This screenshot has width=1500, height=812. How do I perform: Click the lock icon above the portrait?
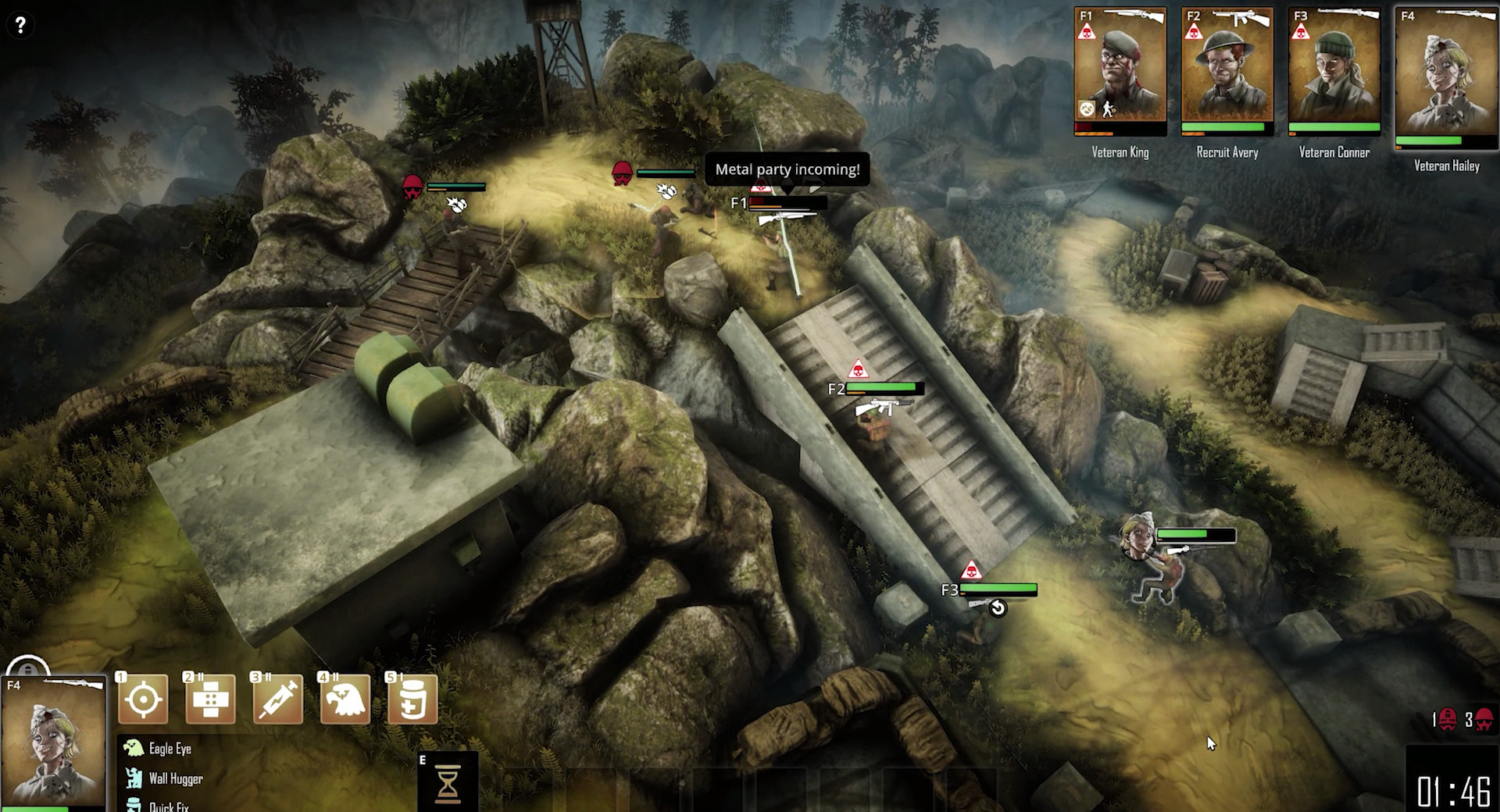28,669
